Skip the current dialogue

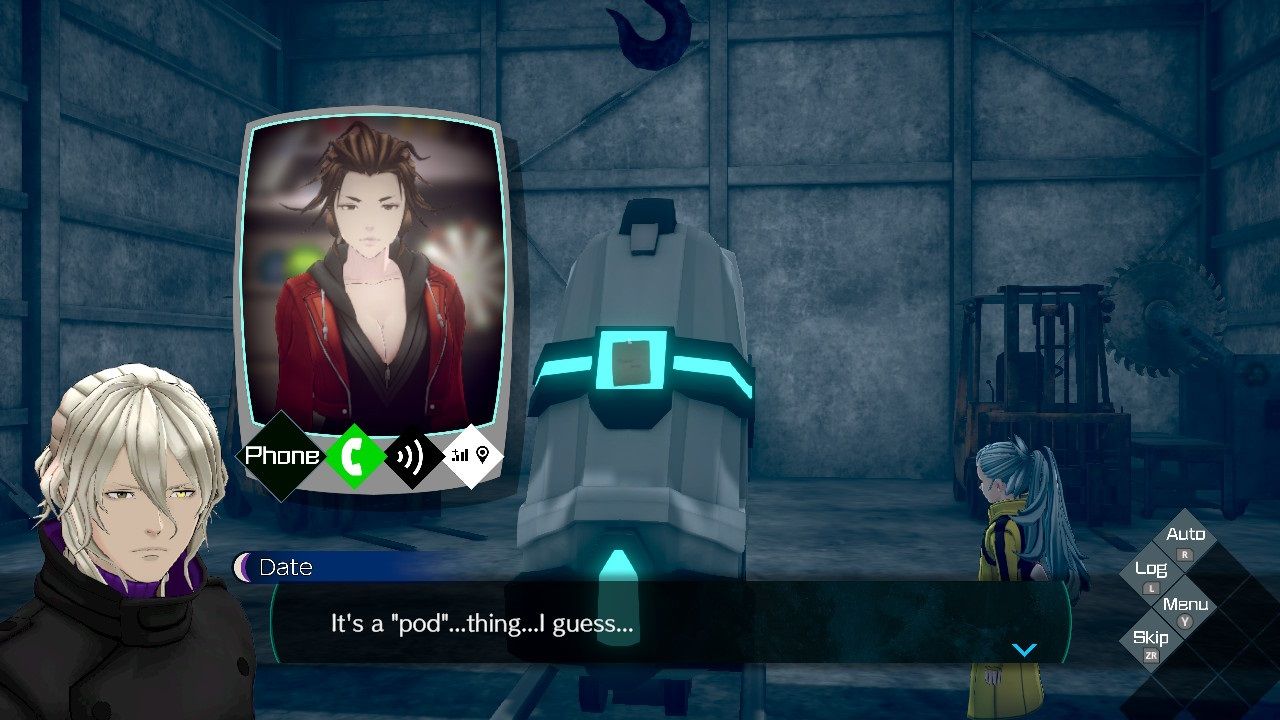coord(1151,642)
